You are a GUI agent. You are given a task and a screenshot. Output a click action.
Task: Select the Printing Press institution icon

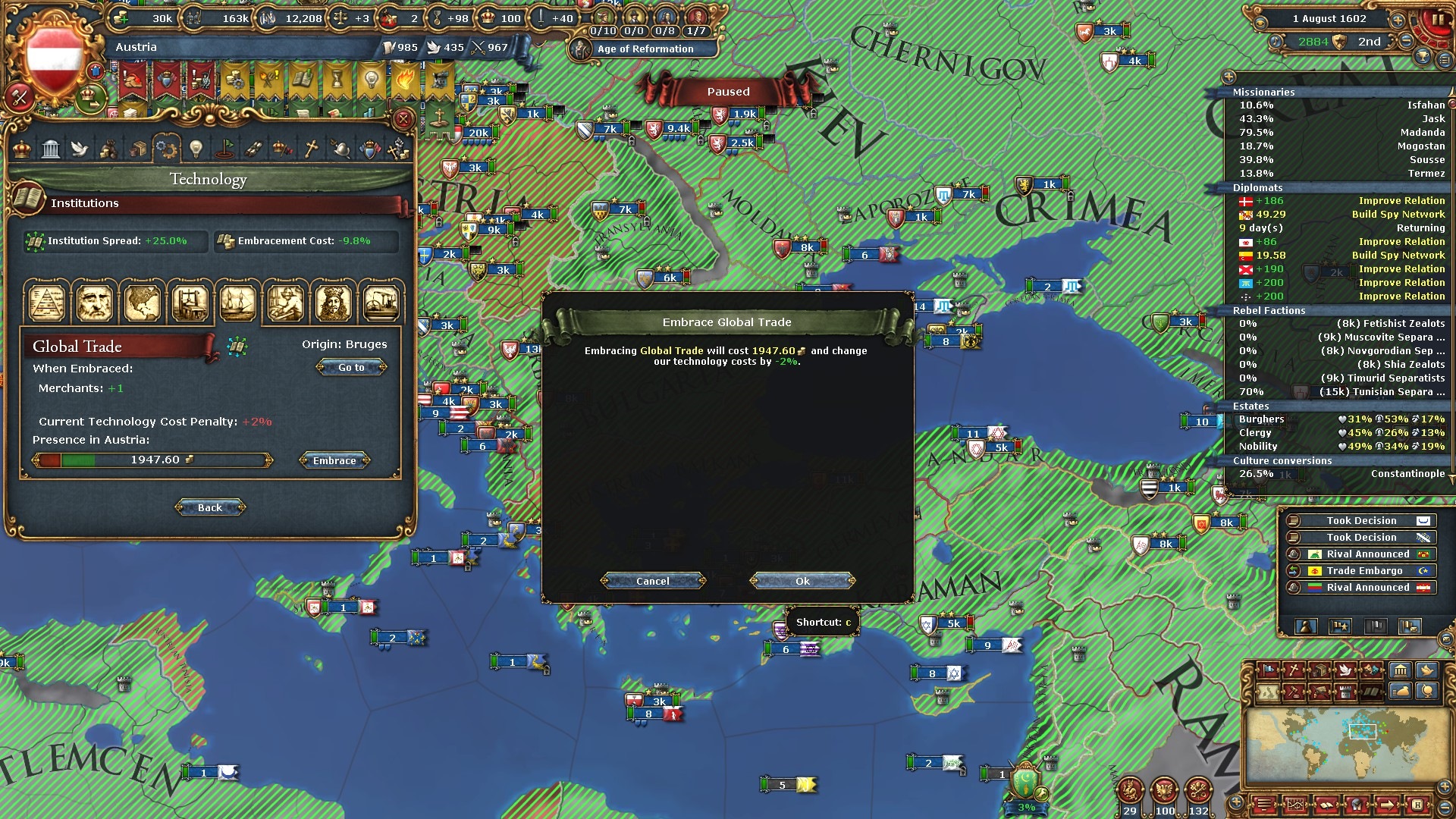click(190, 303)
